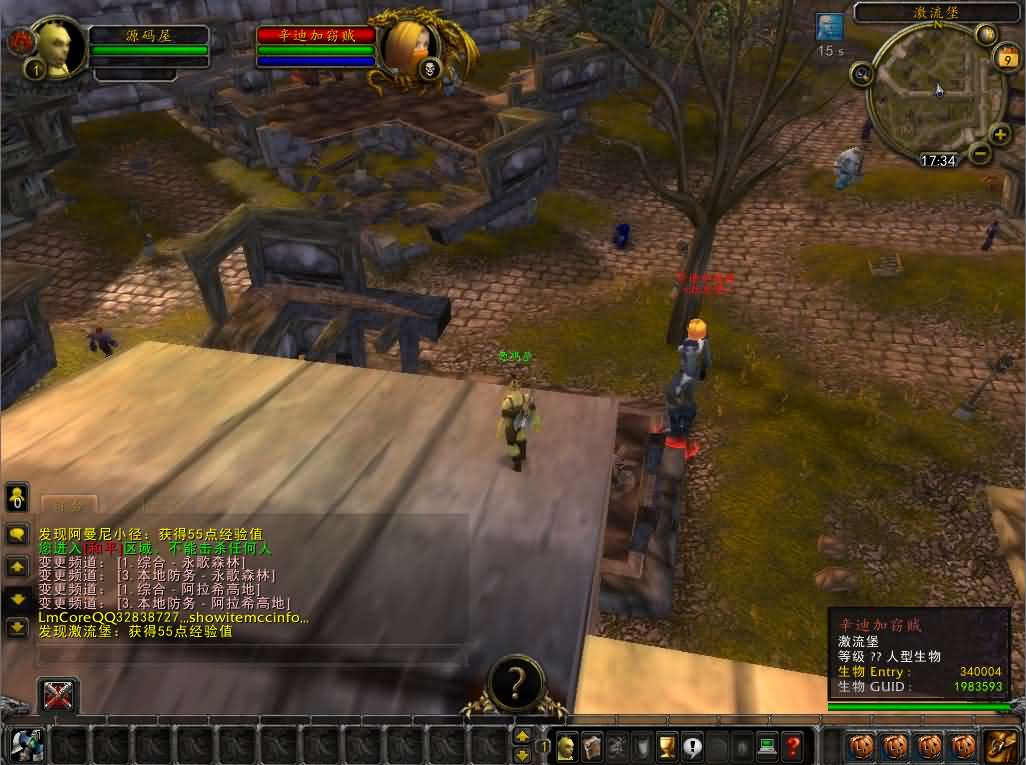Select the target's blonde portrait frame
1026x765 pixels.
tap(411, 44)
